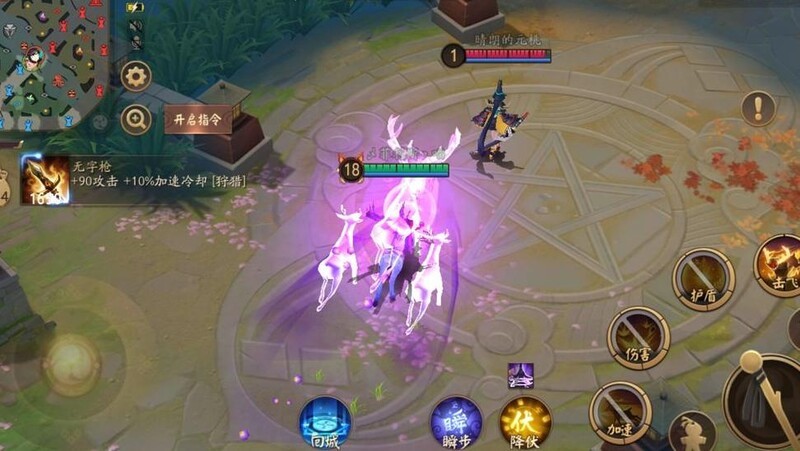Buy the recommended 无字枪 item
This screenshot has height=451, width=800.
[44, 180]
